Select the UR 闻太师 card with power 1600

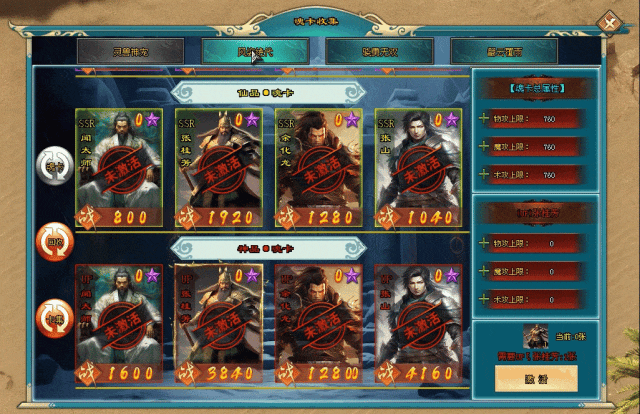pyautogui.click(x=118, y=325)
